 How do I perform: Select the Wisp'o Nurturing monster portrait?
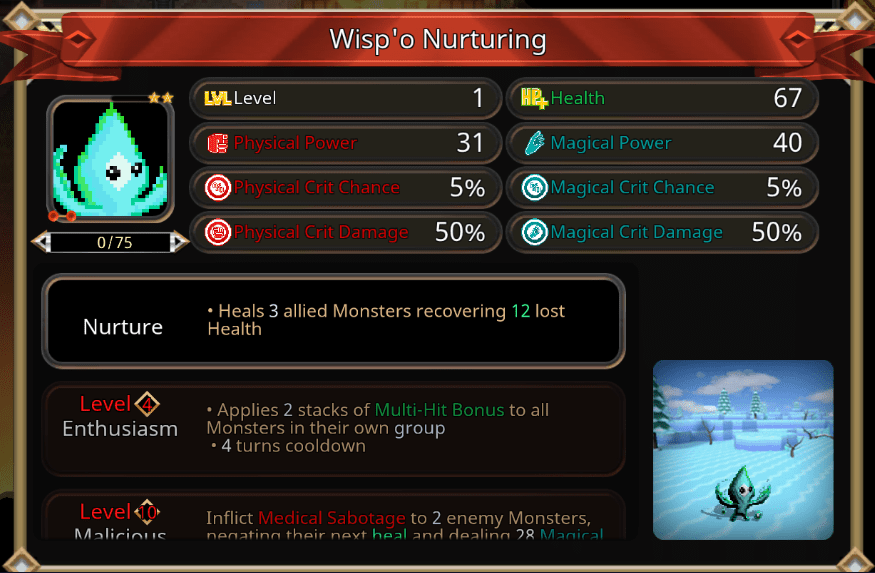coord(111,159)
